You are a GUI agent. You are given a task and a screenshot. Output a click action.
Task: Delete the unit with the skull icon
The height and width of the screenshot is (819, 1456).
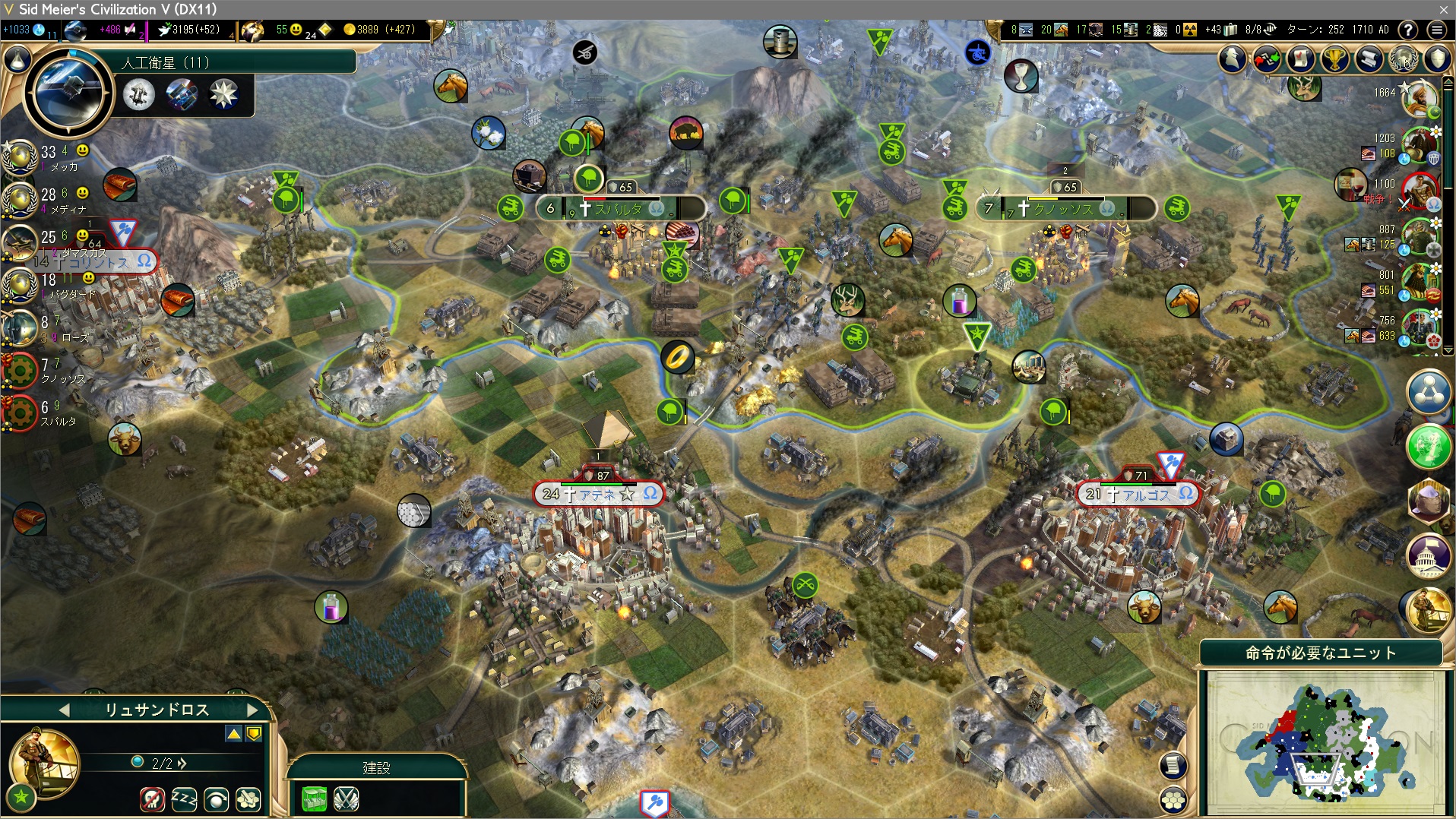[x=153, y=798]
